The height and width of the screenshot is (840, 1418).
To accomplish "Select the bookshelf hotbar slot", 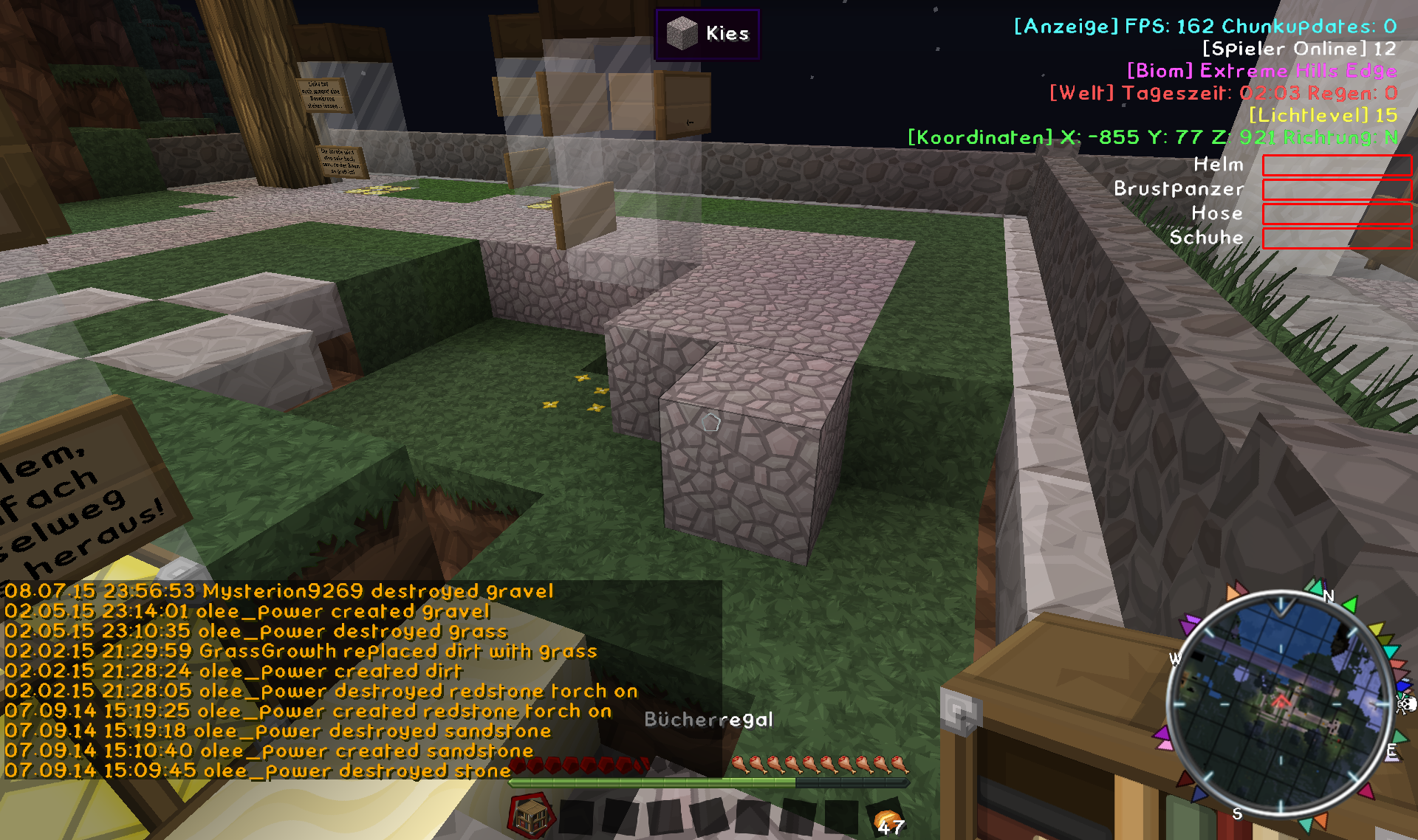I will (x=530, y=816).
